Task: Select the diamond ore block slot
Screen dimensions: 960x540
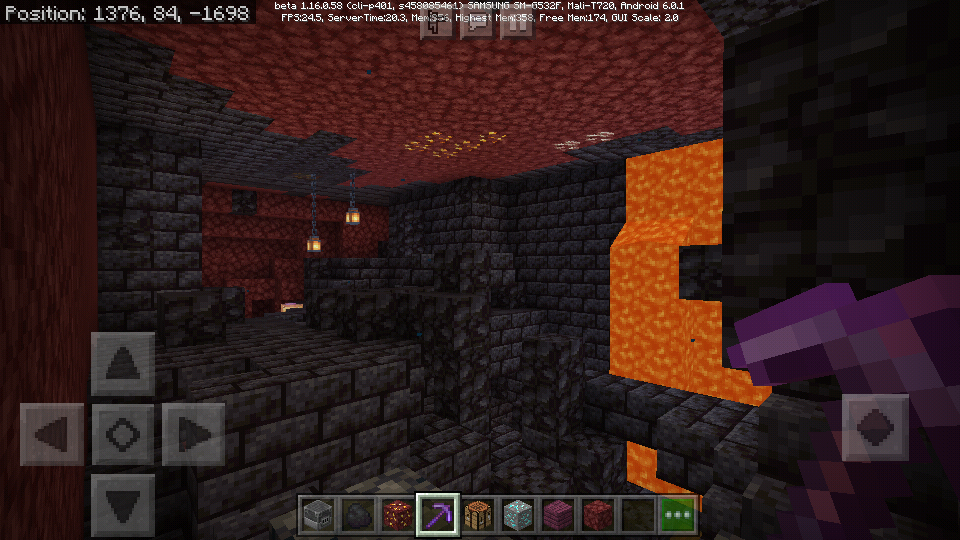Action: [x=518, y=515]
